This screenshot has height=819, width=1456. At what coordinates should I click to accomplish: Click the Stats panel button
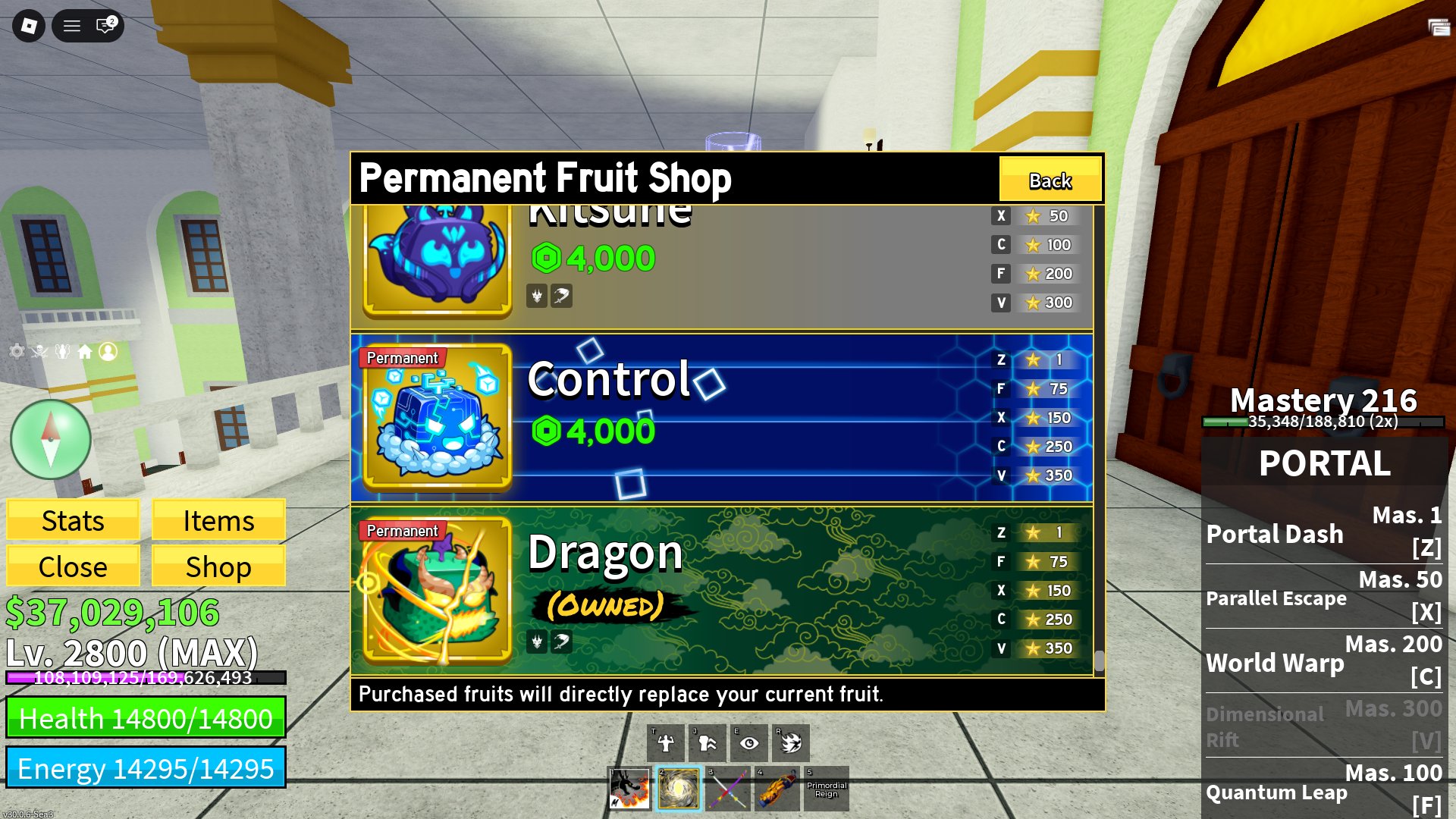coord(72,520)
